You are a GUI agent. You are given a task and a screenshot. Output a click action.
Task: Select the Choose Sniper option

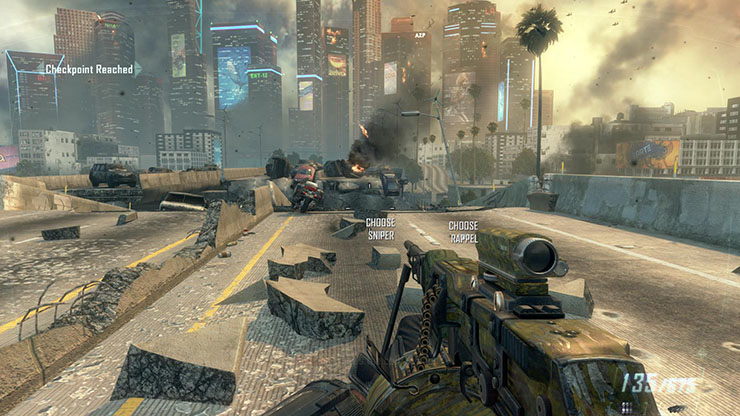(380, 227)
